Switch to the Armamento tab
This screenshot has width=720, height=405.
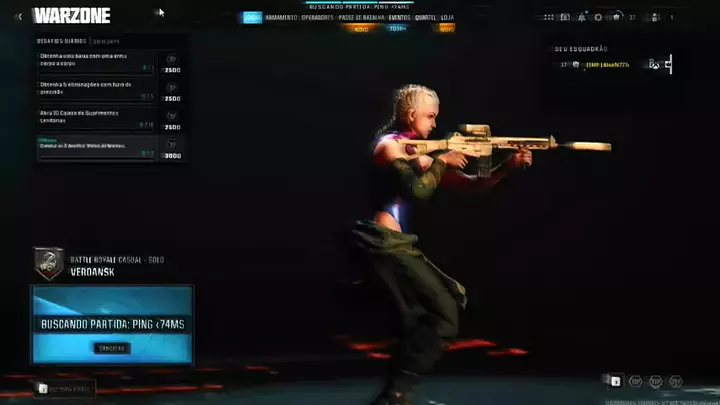(x=280, y=17)
